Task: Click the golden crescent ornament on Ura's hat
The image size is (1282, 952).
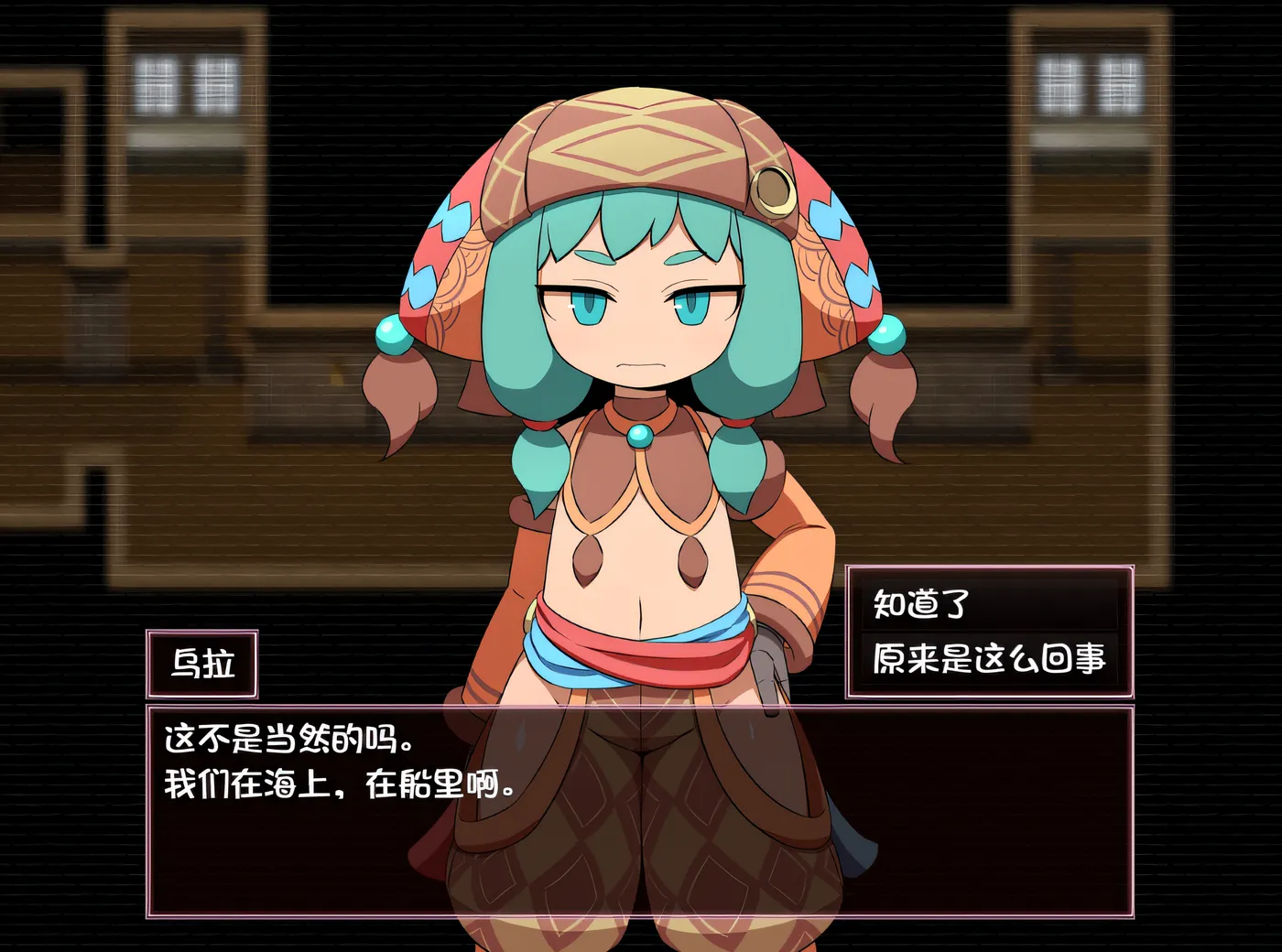Action: [775, 192]
